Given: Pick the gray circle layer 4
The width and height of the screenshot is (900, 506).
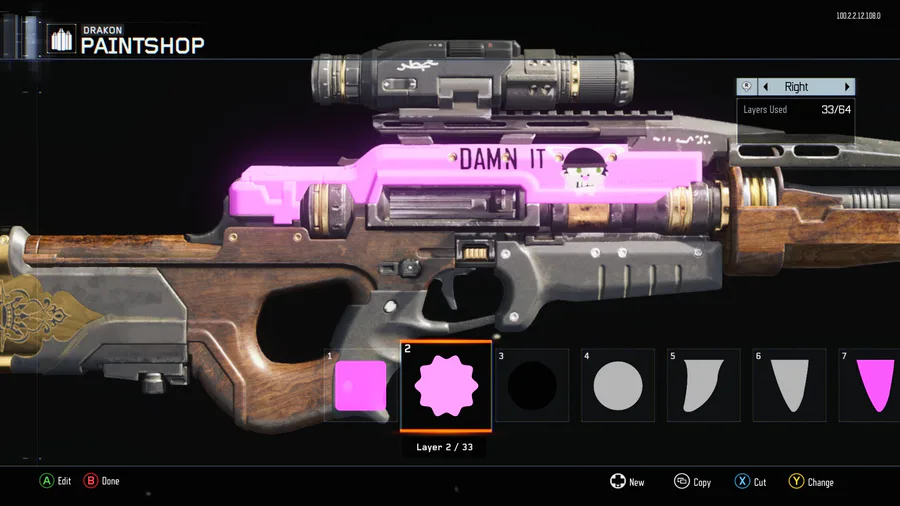Looking at the screenshot, I should (617, 386).
